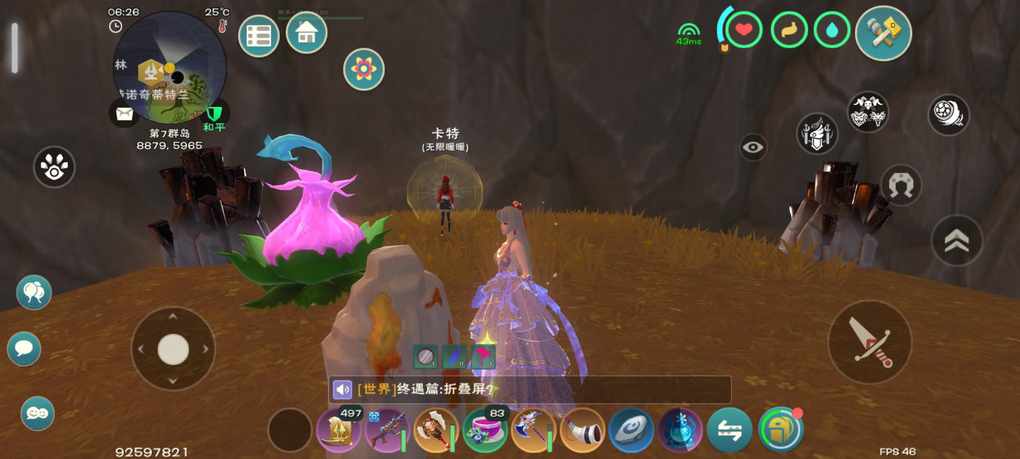This screenshot has width=1020, height=459.
Task: Select the pink bowl slot with 83
Action: coord(484,430)
